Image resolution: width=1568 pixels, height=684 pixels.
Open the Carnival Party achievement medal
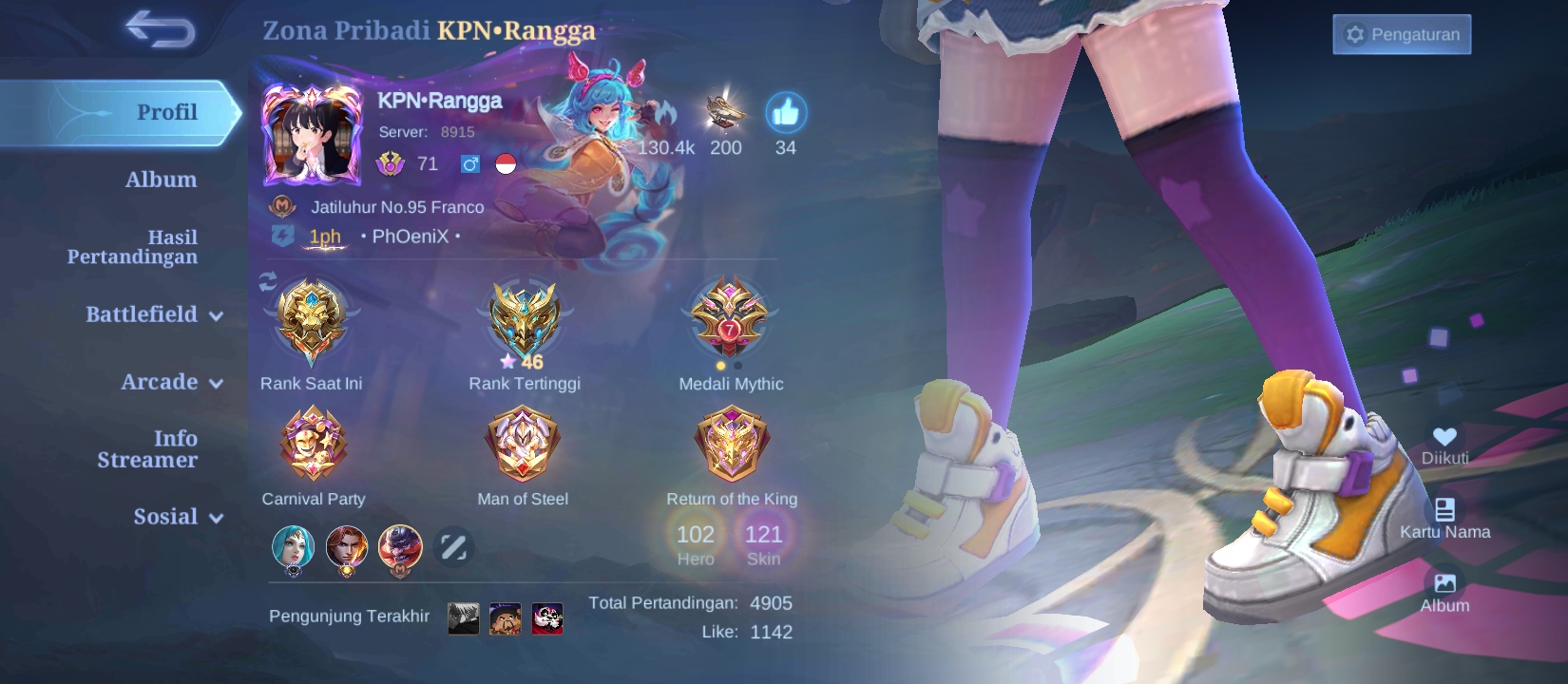314,444
